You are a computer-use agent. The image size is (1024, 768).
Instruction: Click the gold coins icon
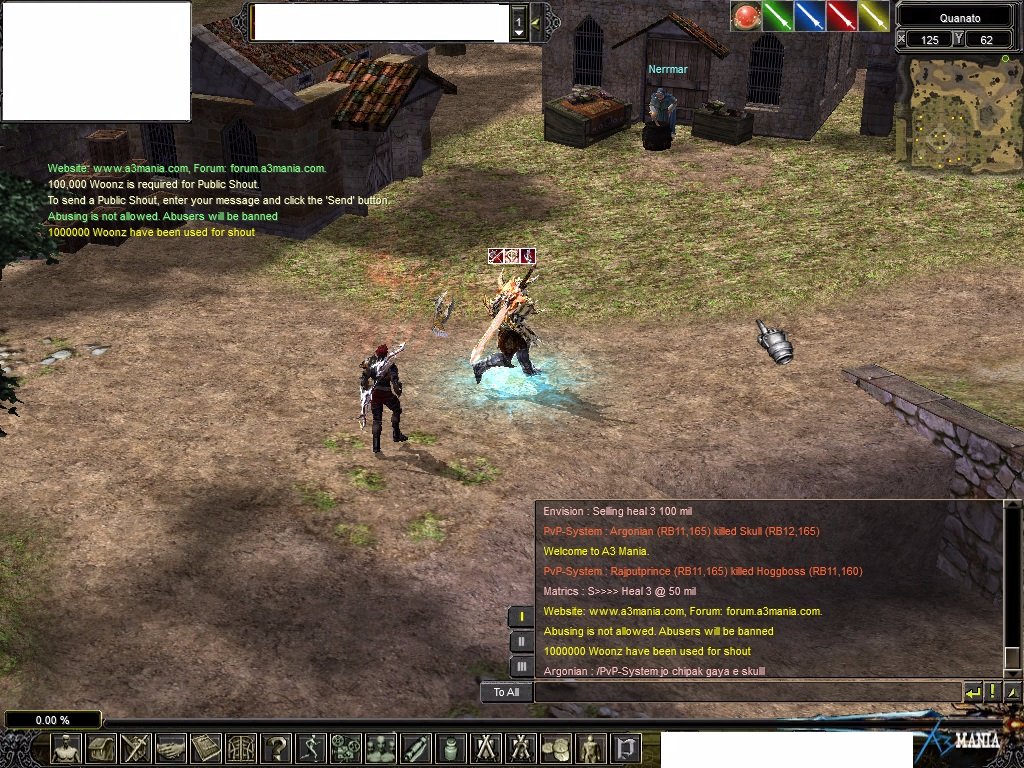click(x=556, y=748)
